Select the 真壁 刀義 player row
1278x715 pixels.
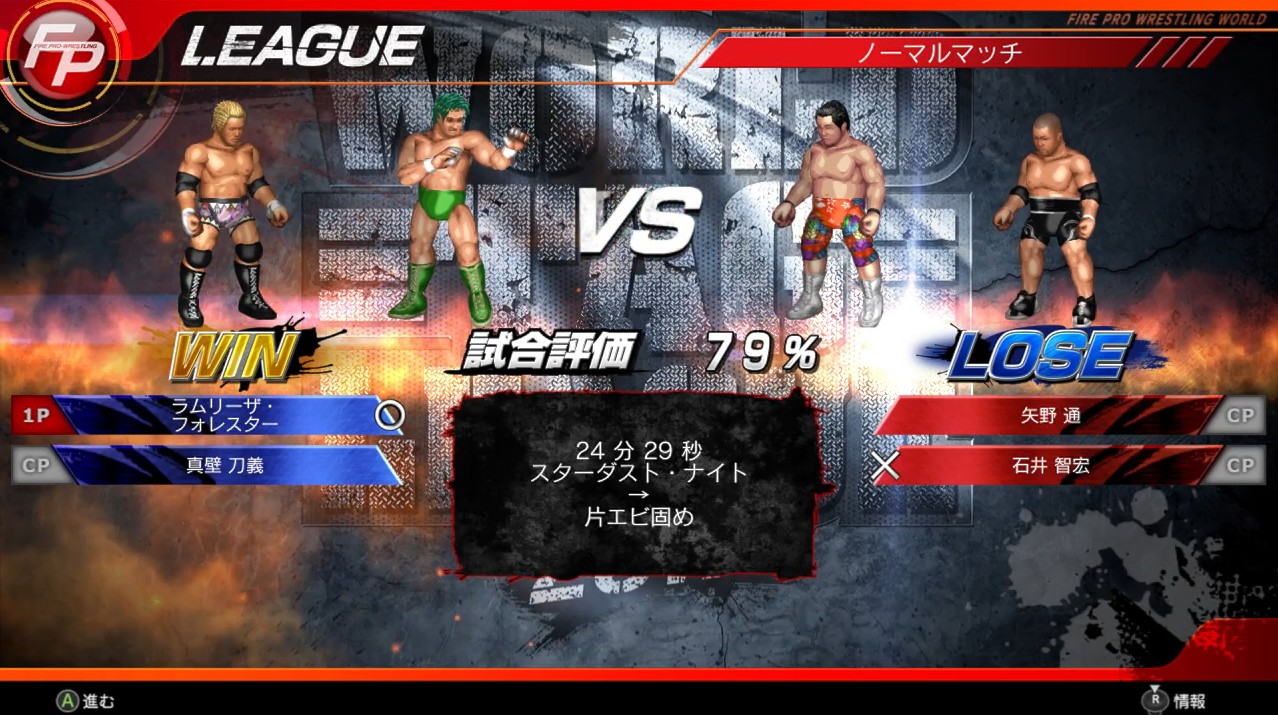coord(225,465)
